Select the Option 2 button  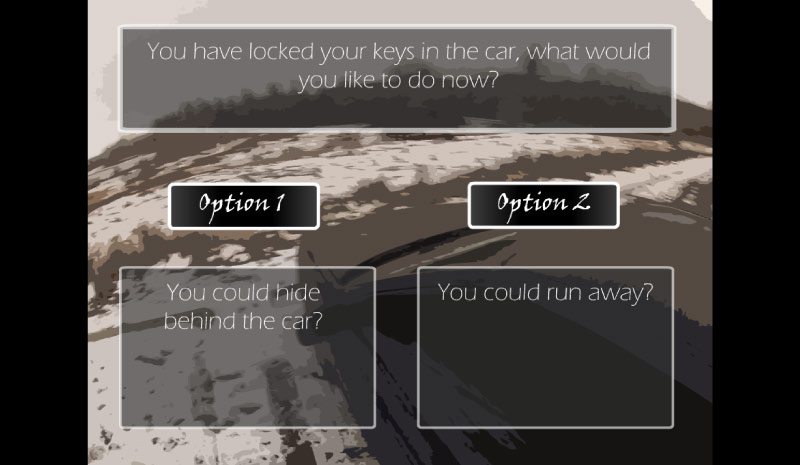543,206
